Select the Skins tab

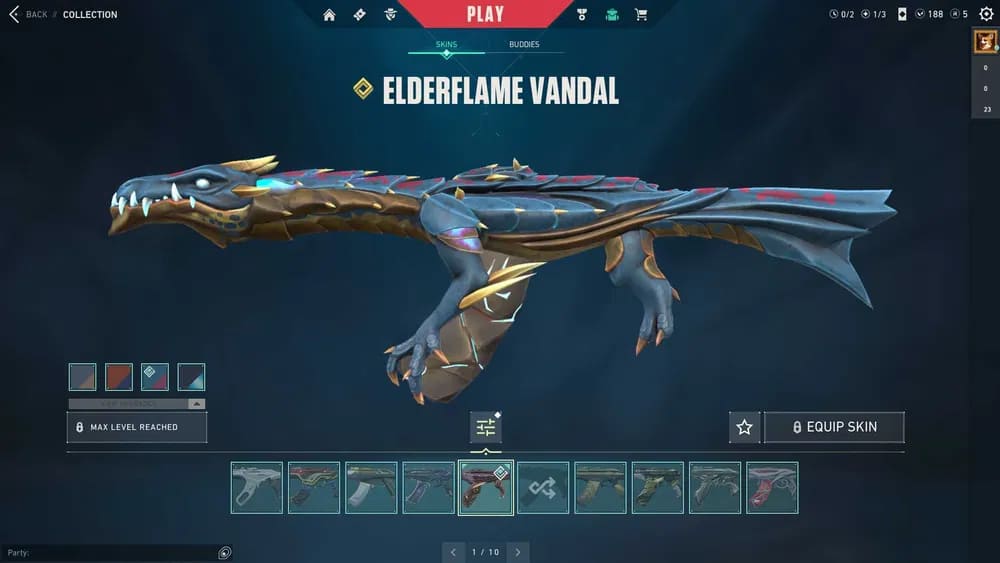446,45
